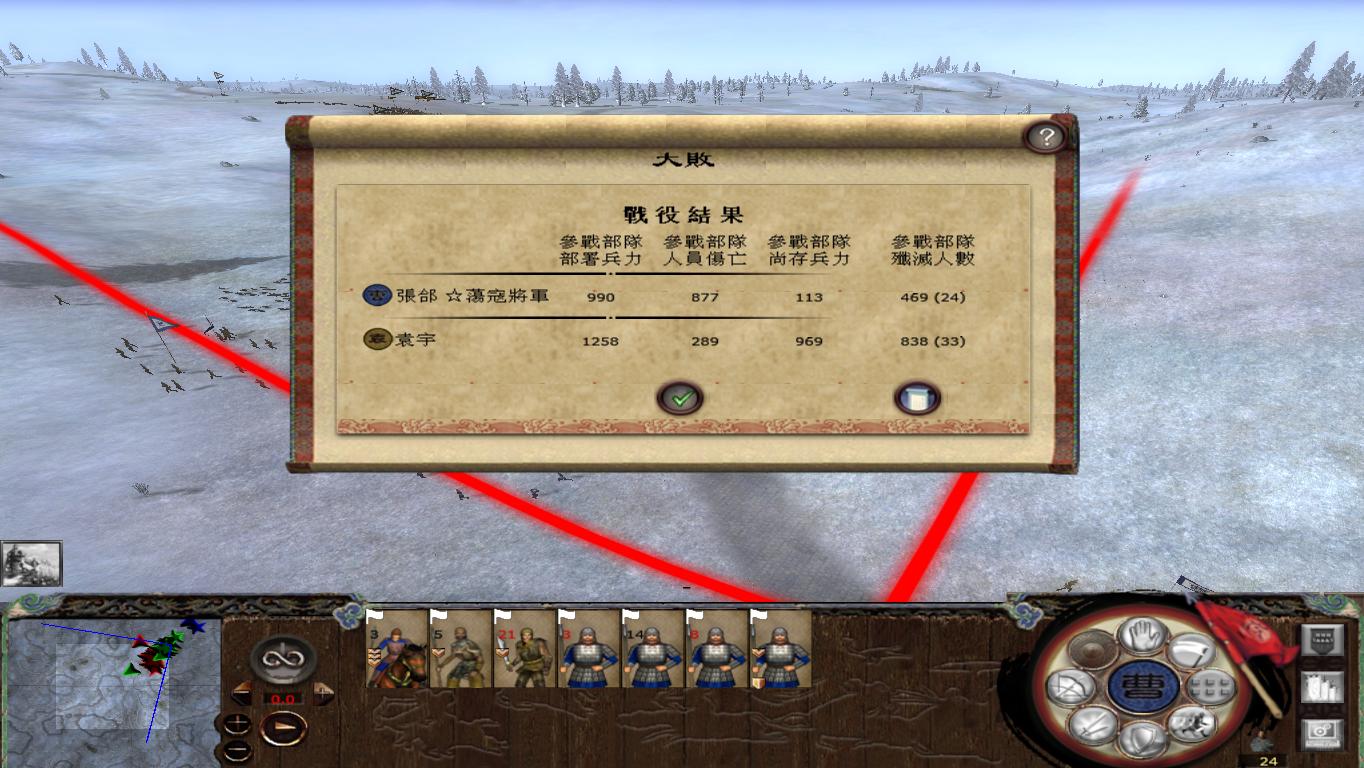This screenshot has width=1364, height=768.
Task: Open group formations with the squares icon
Action: (x=1209, y=688)
